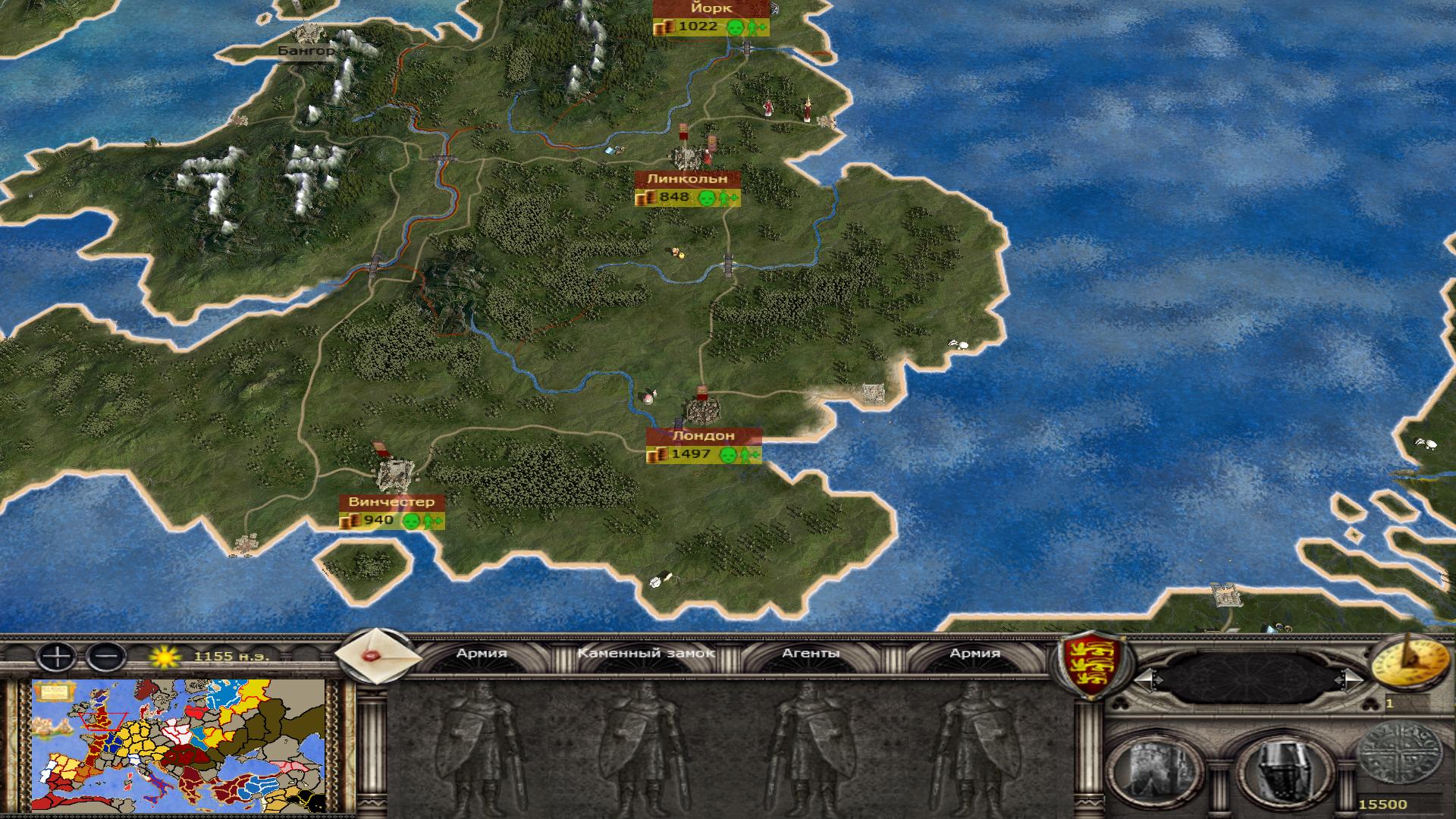Click the Europe minimap
The image size is (1456, 819).
coord(179,745)
